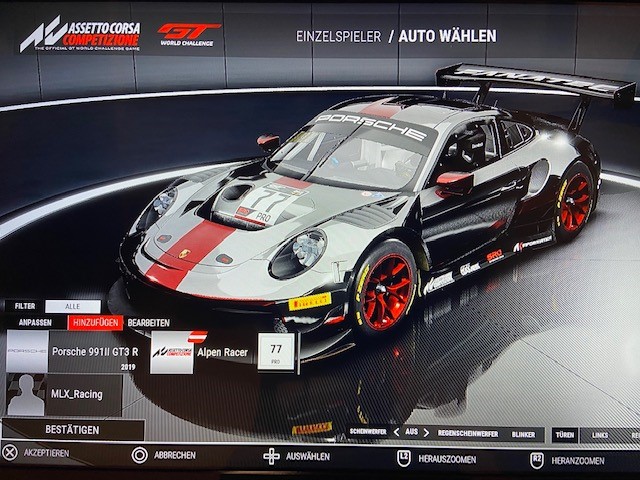Switch to the Hinzufügen tab

tap(95, 323)
